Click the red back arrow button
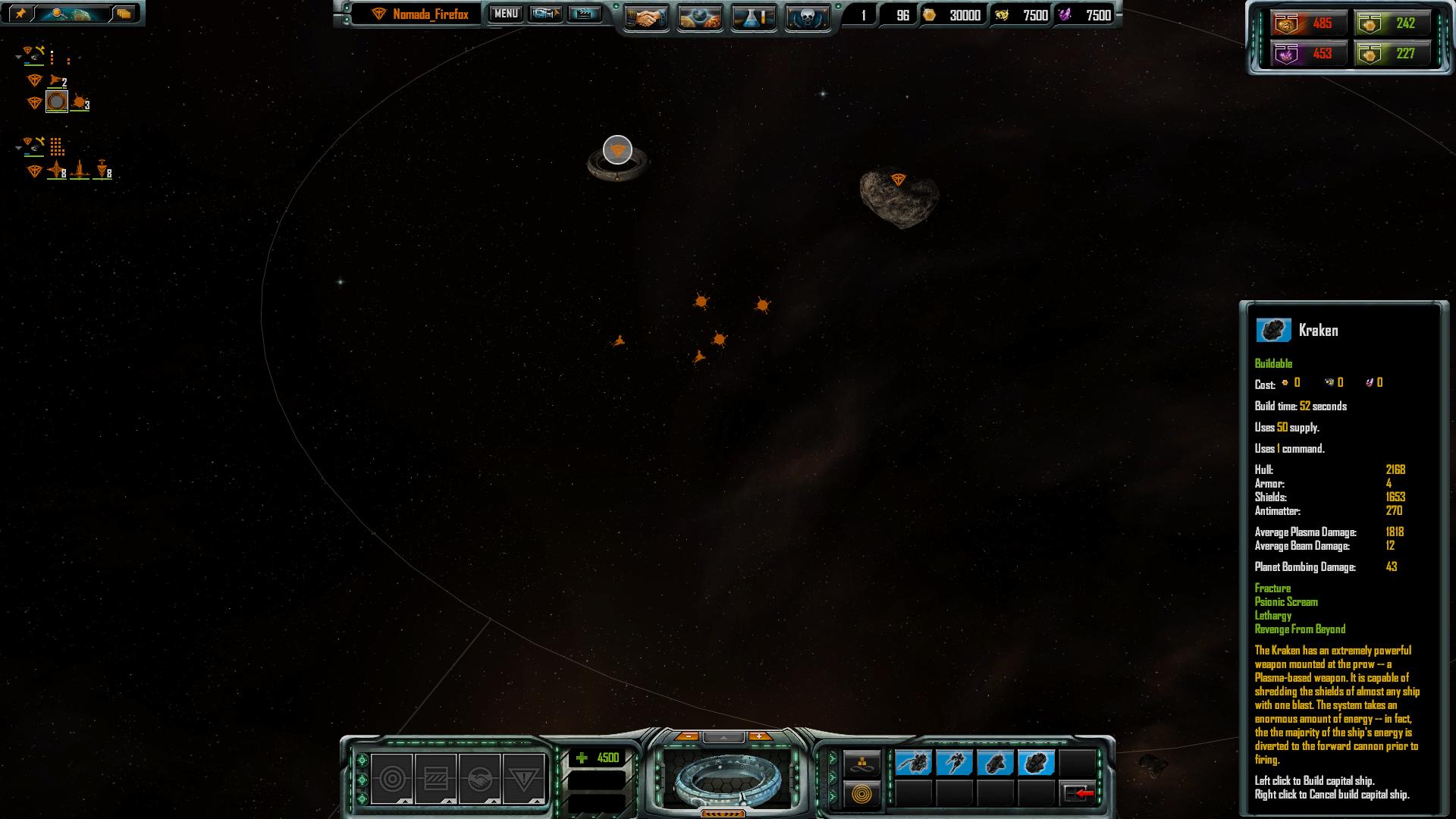Screen dimensions: 1456x819 [1078, 793]
